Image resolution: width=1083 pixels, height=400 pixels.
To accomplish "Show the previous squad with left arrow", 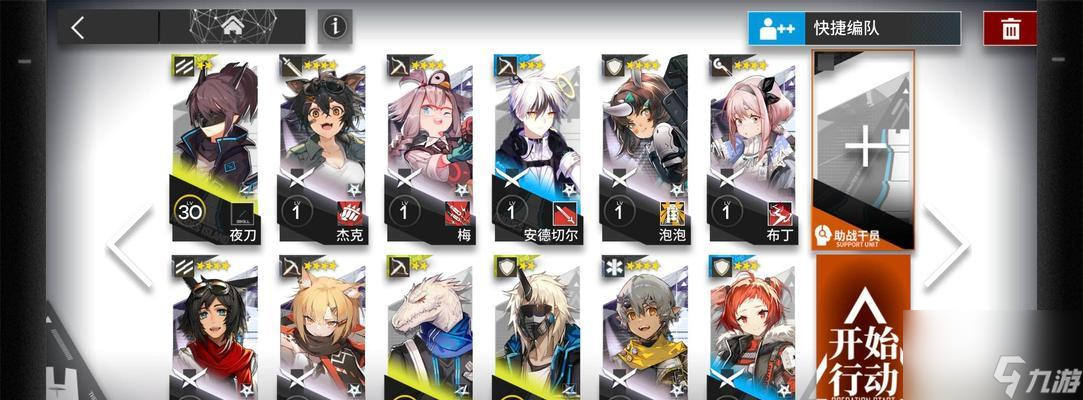I will tap(131, 245).
